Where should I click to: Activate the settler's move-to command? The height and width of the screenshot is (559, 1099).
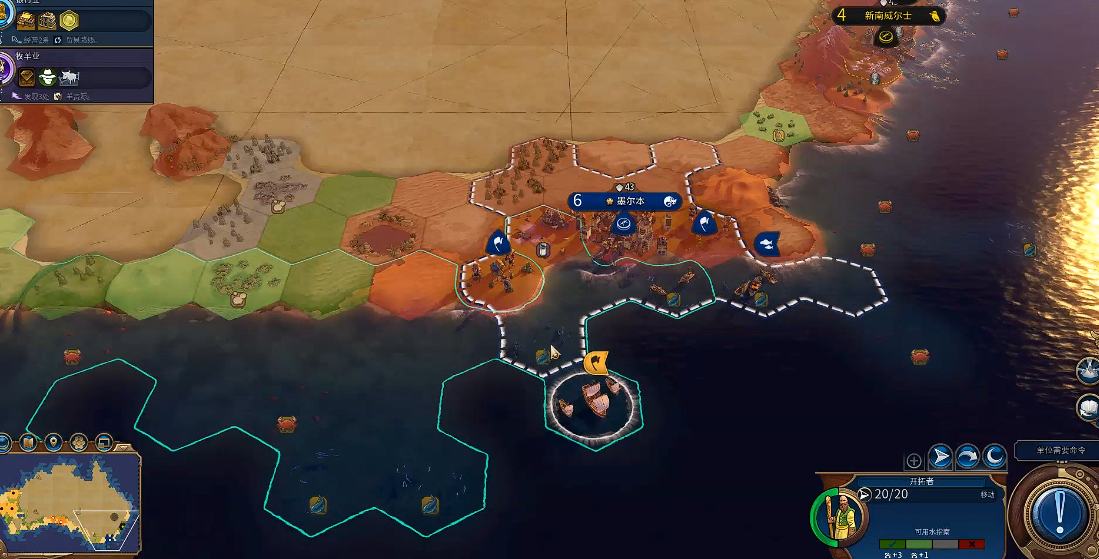(940, 457)
